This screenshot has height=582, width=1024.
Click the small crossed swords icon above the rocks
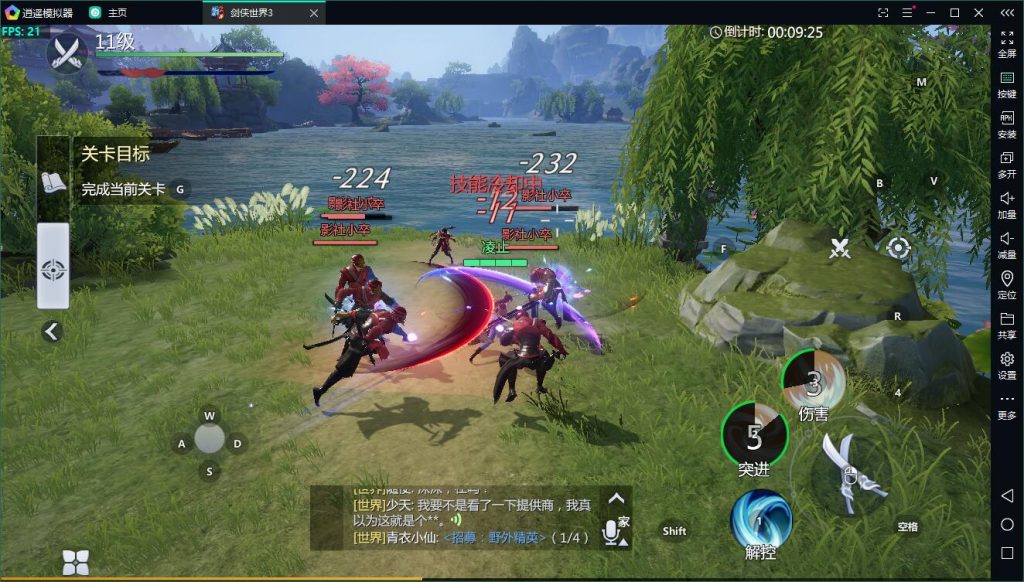click(839, 249)
